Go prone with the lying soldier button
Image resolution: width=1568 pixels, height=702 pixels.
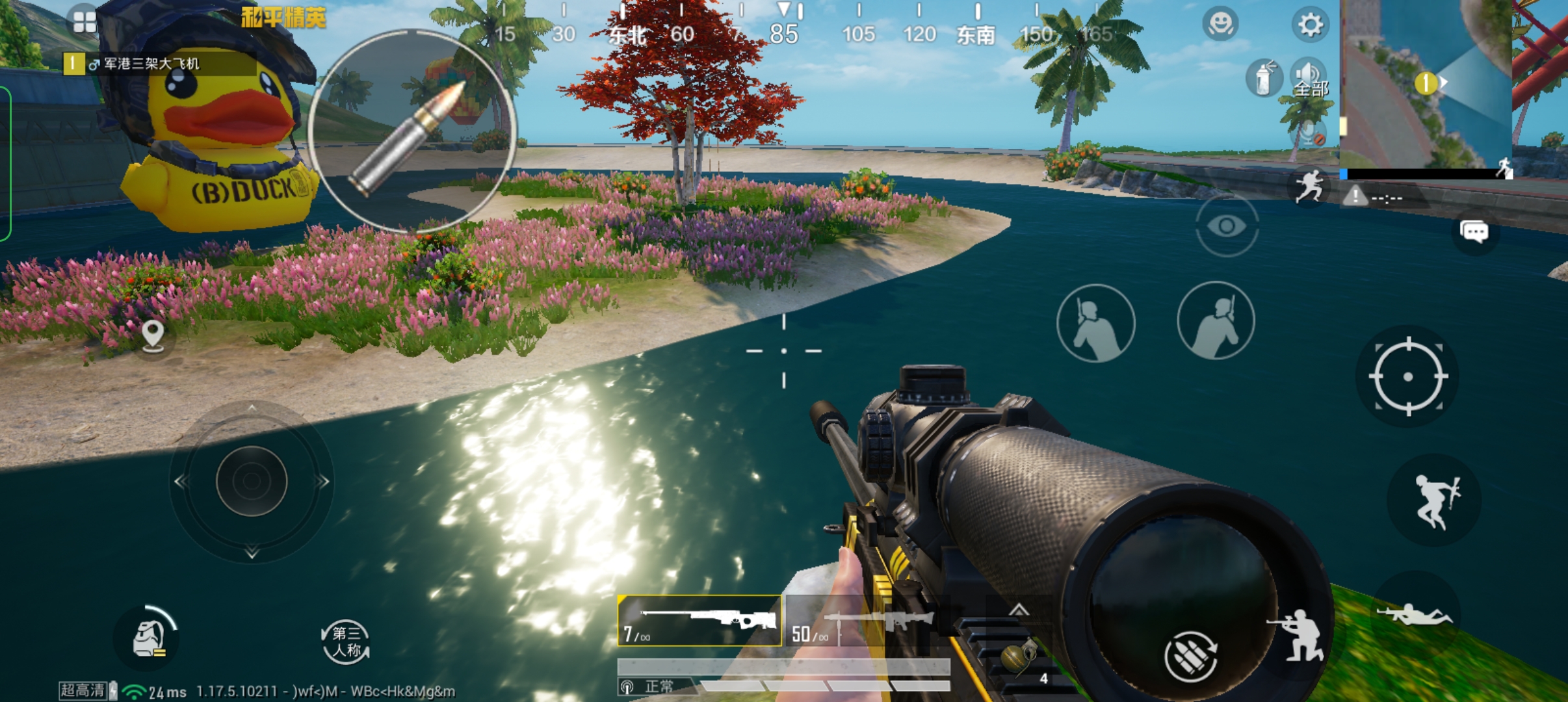click(1416, 614)
